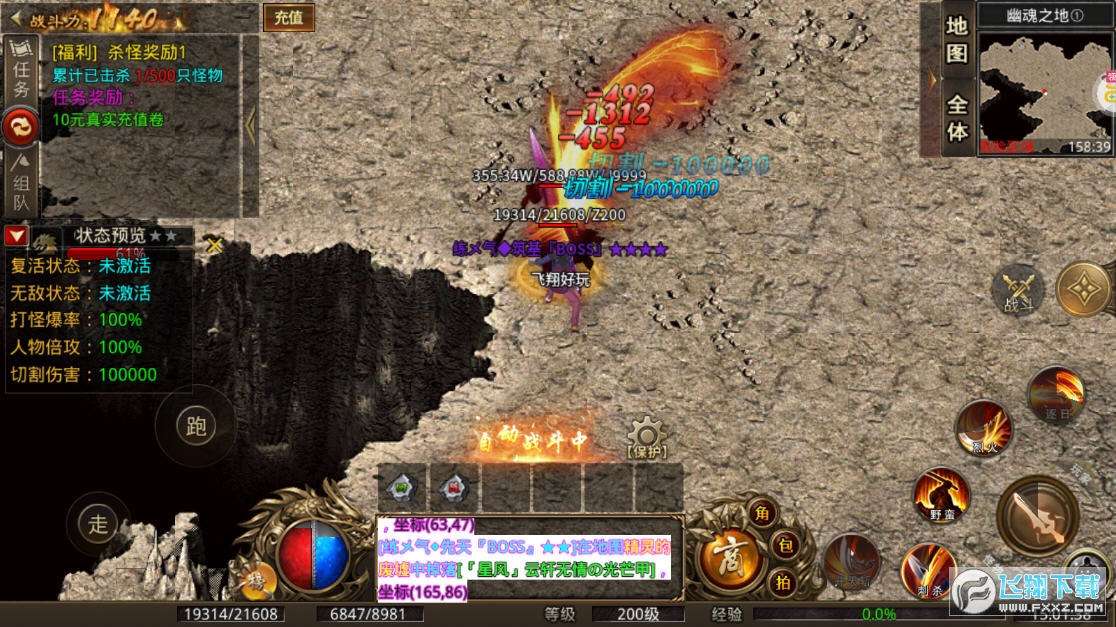Select the green potion hotbar slot
The width and height of the screenshot is (1116, 627).
tap(402, 488)
